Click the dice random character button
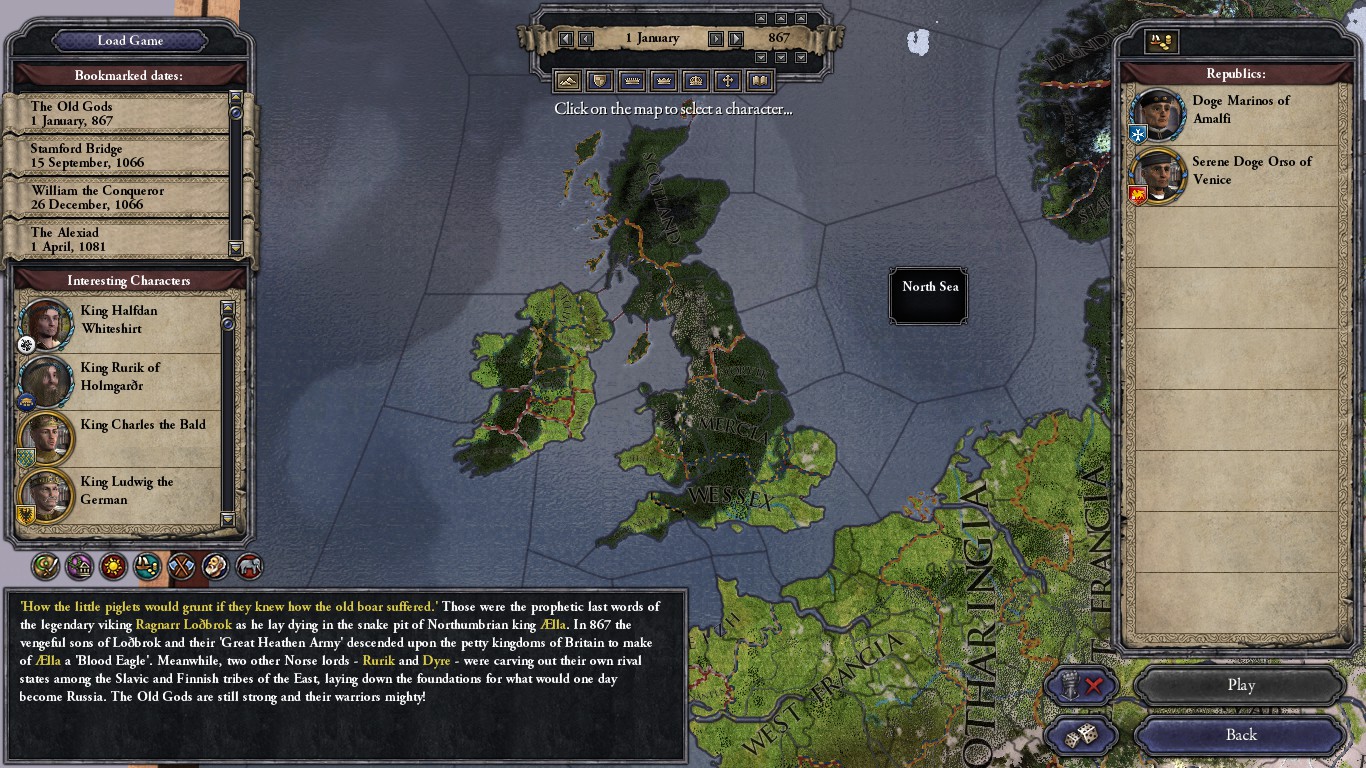Screen dimensions: 1366x768 1081,736
